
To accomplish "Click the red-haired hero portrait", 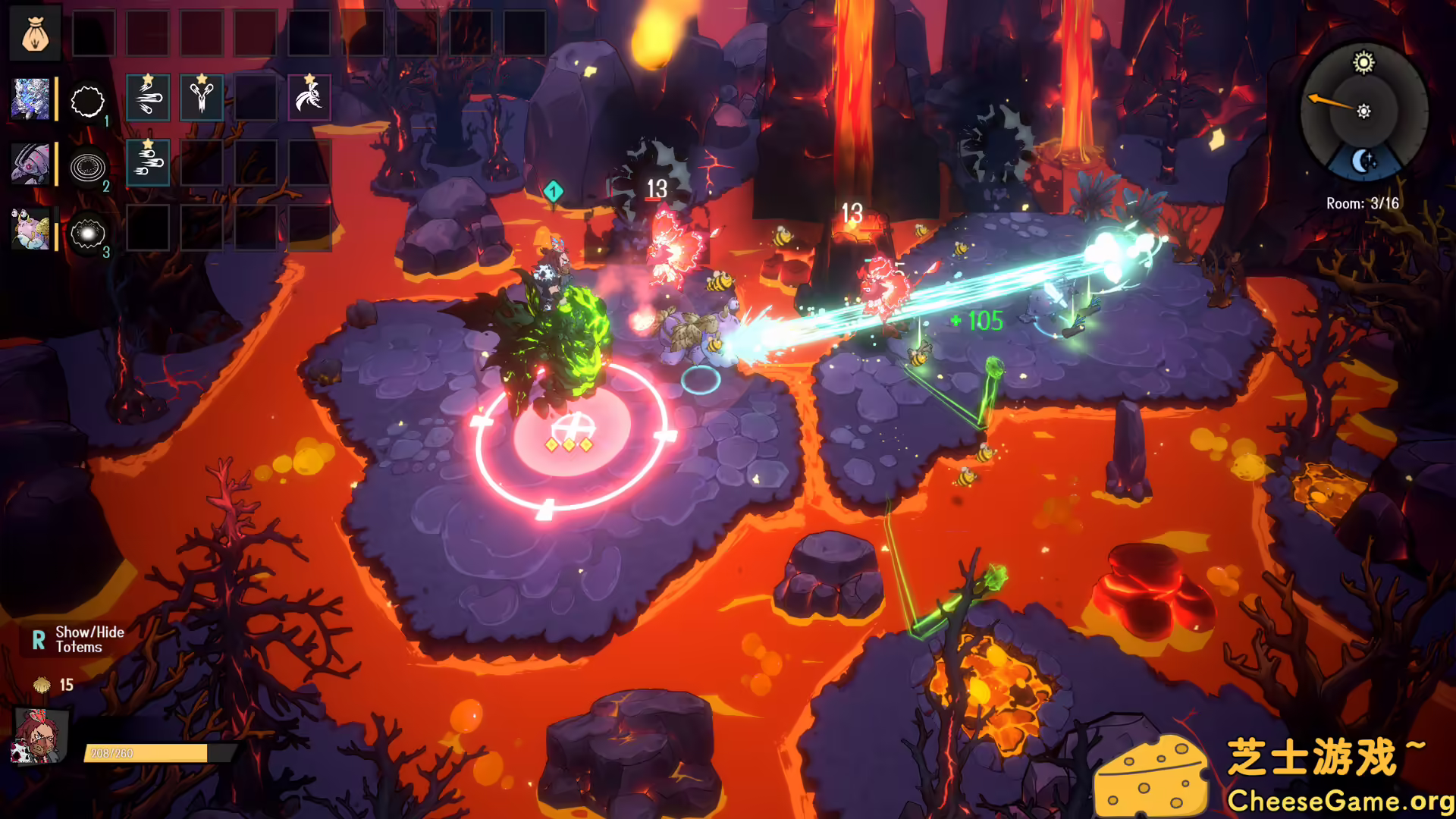I will click(40, 736).
